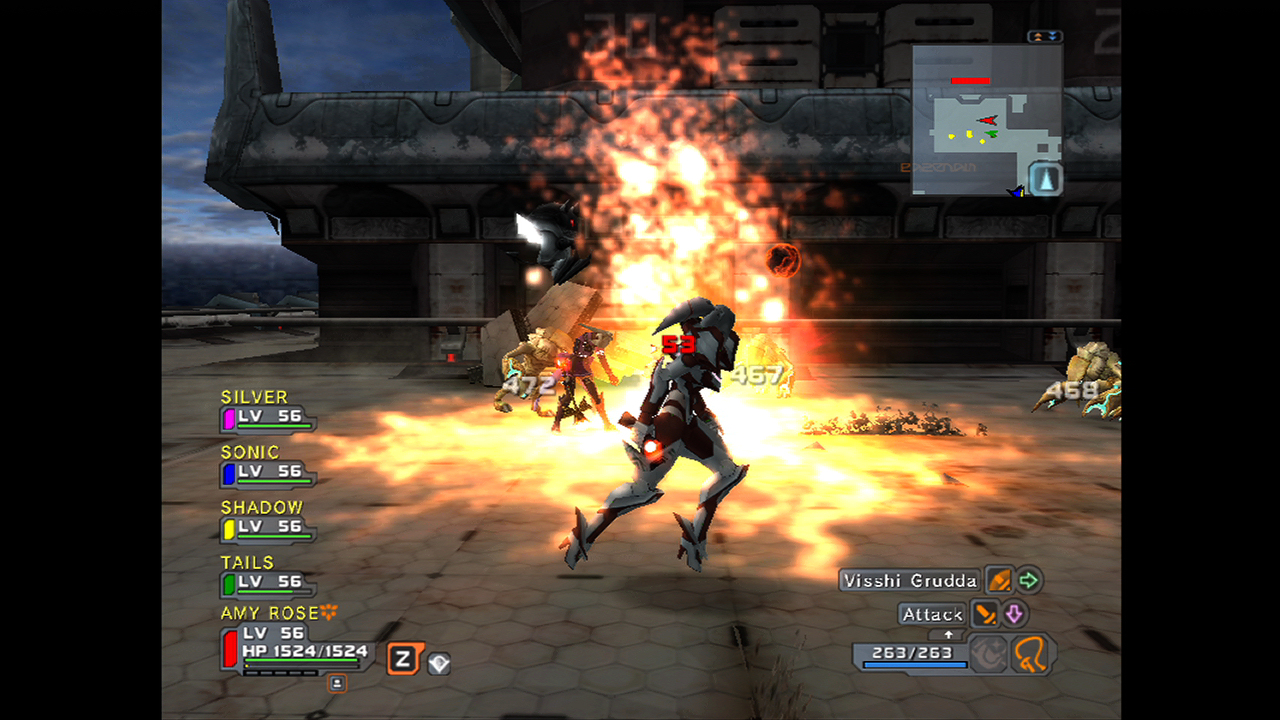Toggle the minimap floor arrows indicator
This screenshot has height=720, width=1280.
click(1044, 36)
